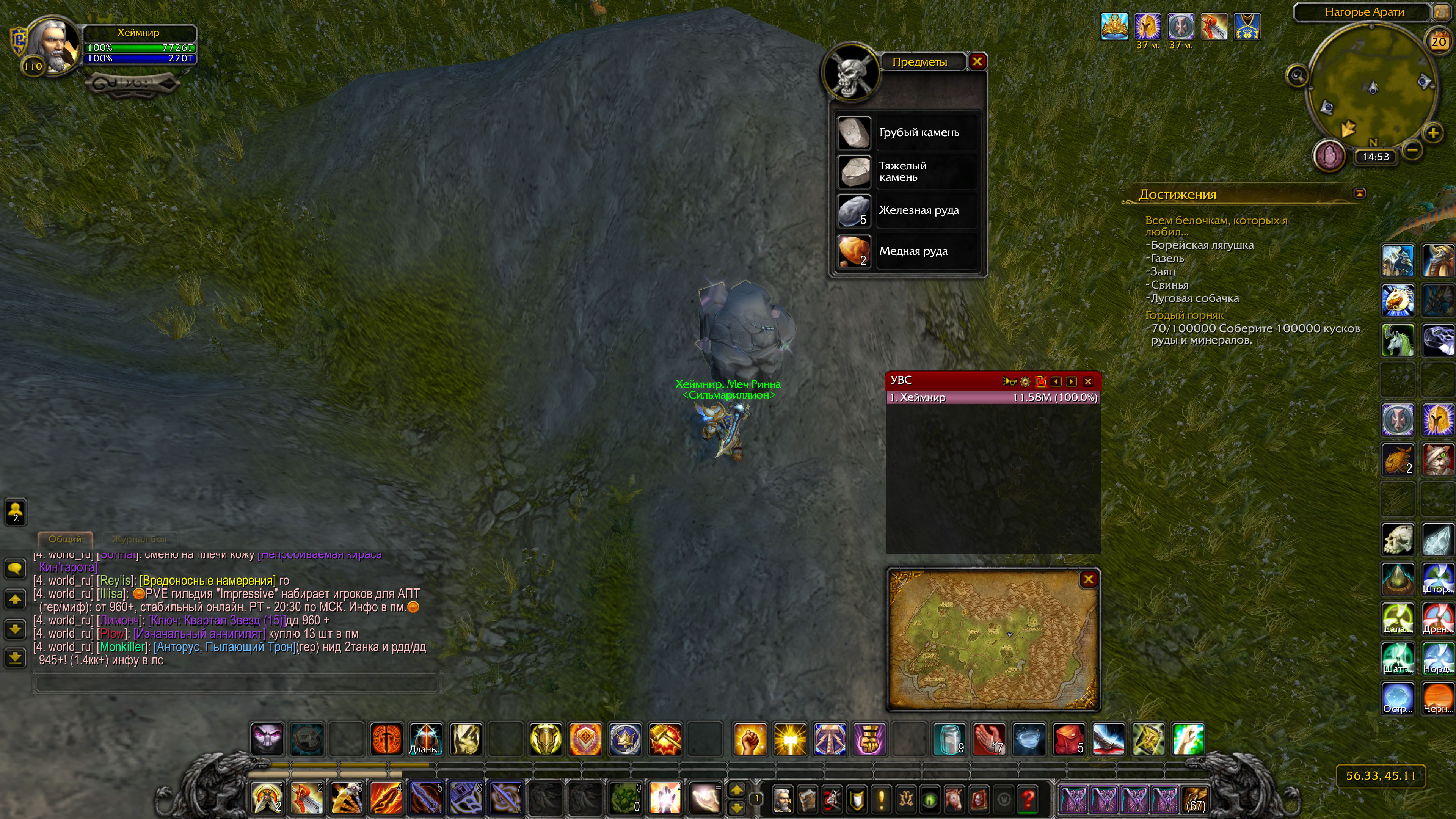Open the clock showing 14:53

click(1375, 157)
